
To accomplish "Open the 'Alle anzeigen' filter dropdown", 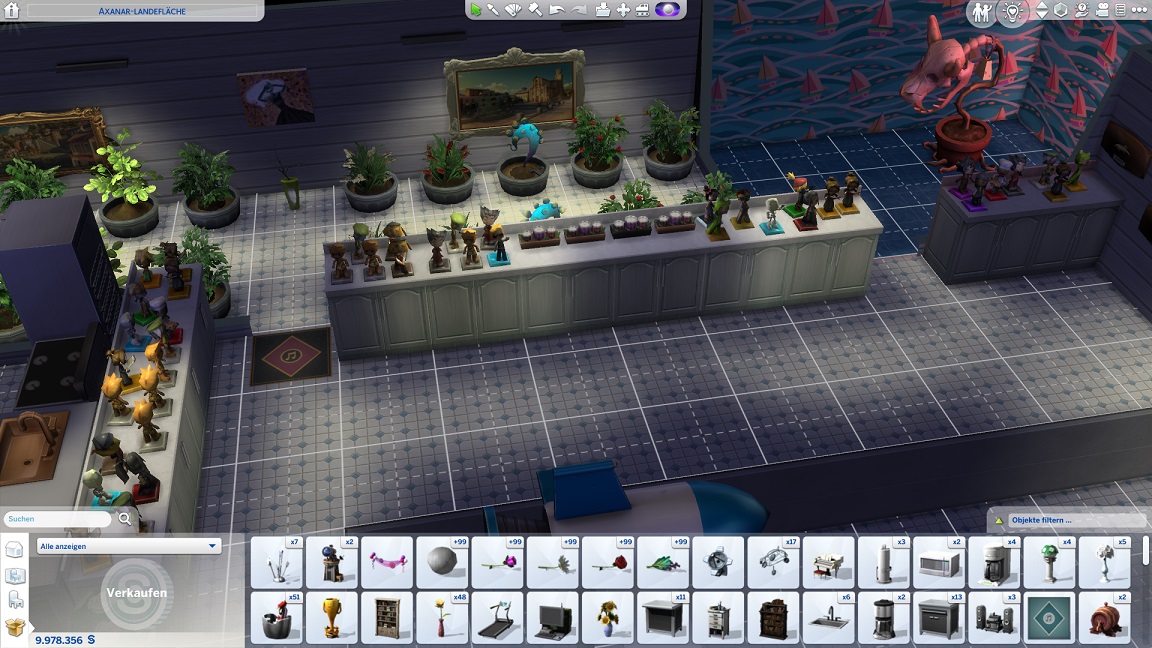I will (128, 546).
